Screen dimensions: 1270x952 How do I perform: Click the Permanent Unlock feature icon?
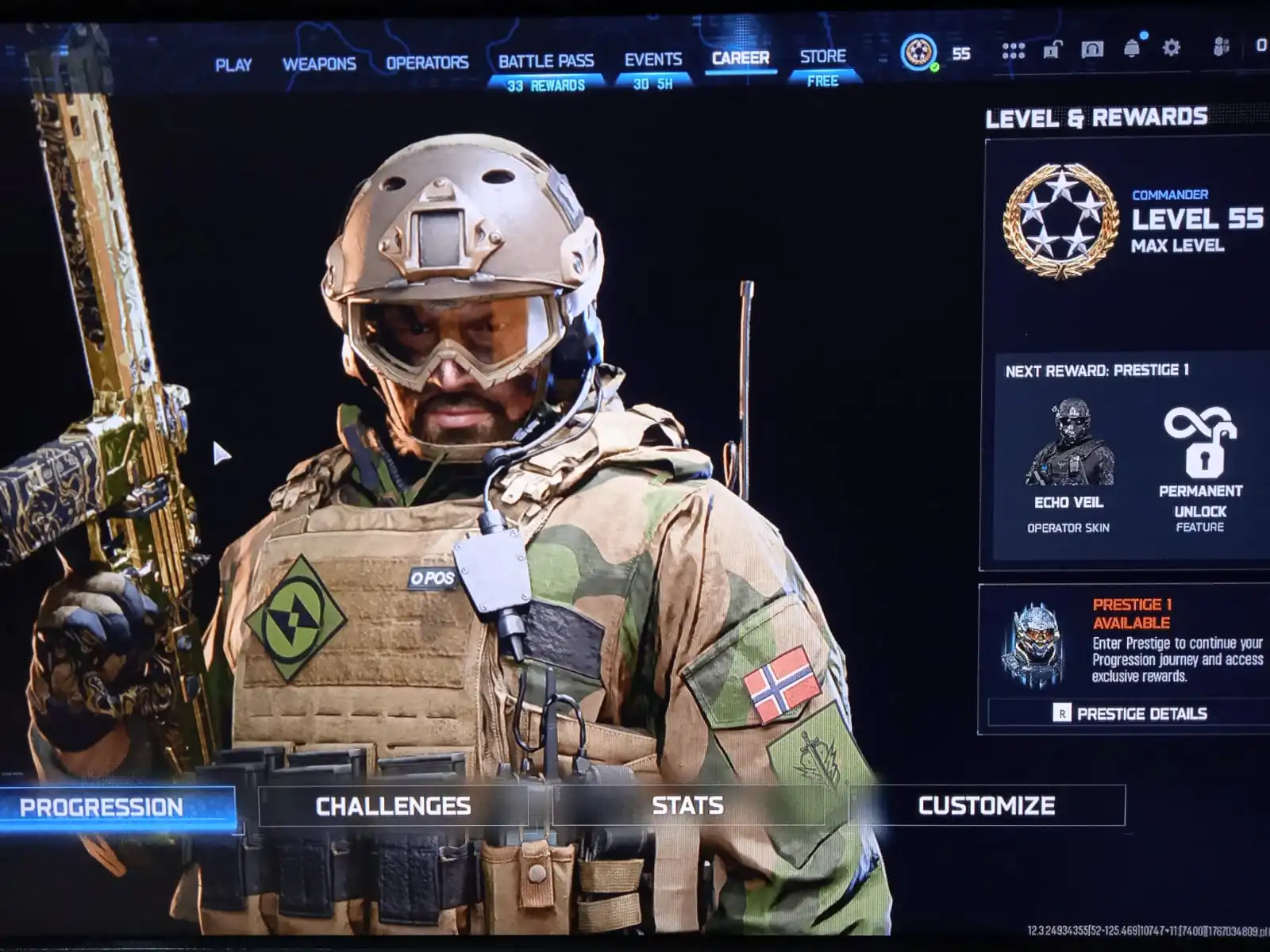click(x=1201, y=440)
